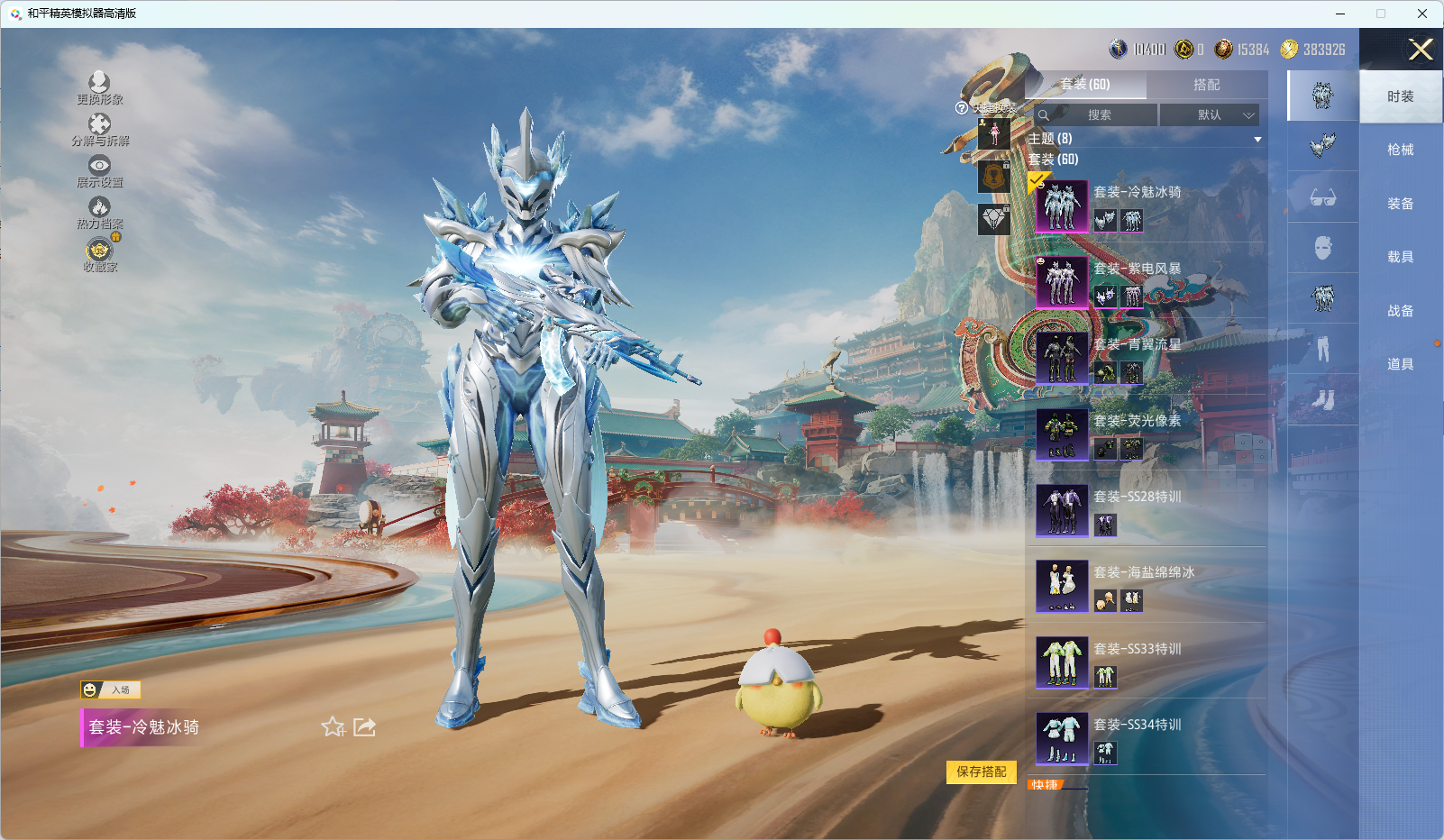This screenshot has width=1444, height=840.
Task: Favorite the outfit with the star icon
Action: tap(333, 726)
